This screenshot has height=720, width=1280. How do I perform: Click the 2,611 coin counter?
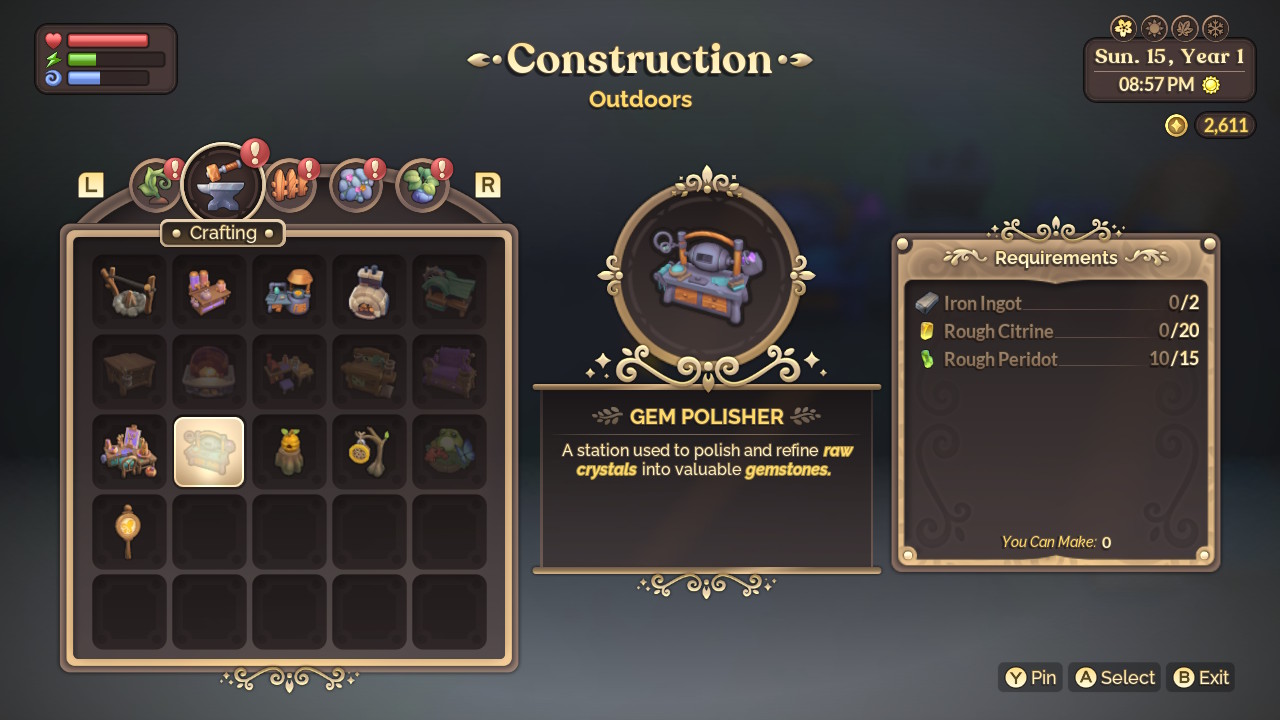[1225, 125]
